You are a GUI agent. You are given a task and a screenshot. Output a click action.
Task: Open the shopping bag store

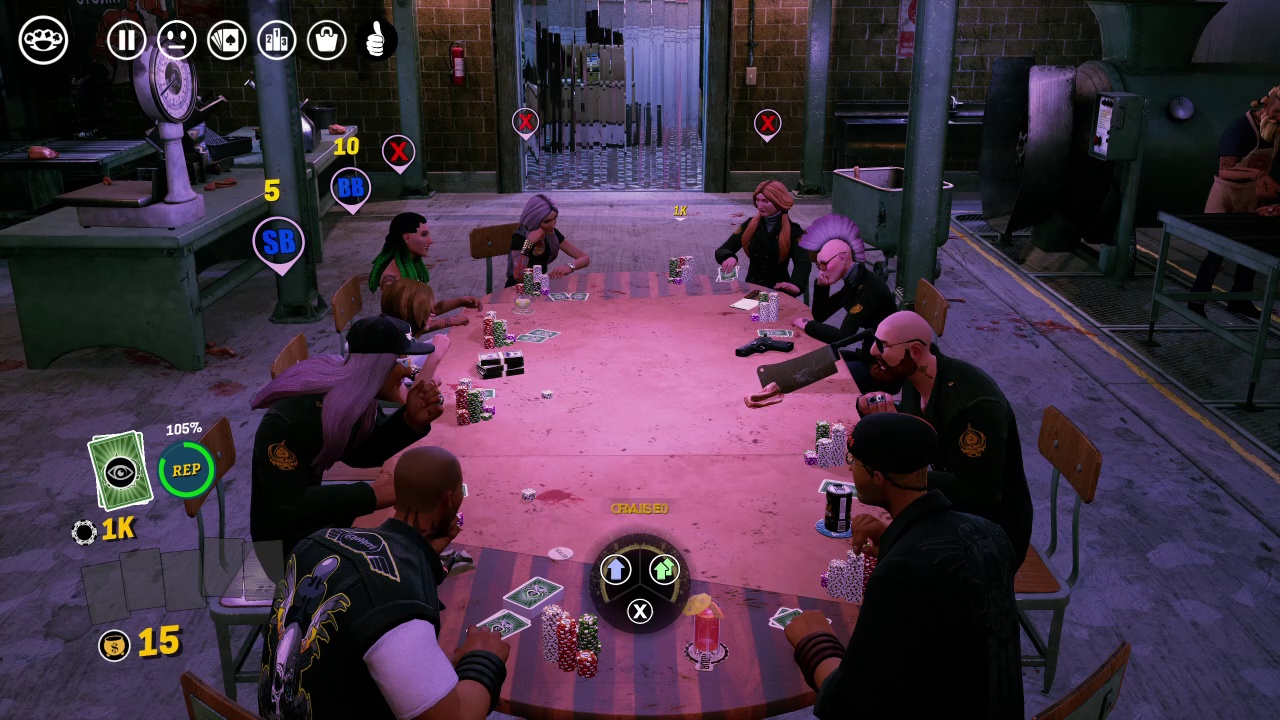click(327, 40)
